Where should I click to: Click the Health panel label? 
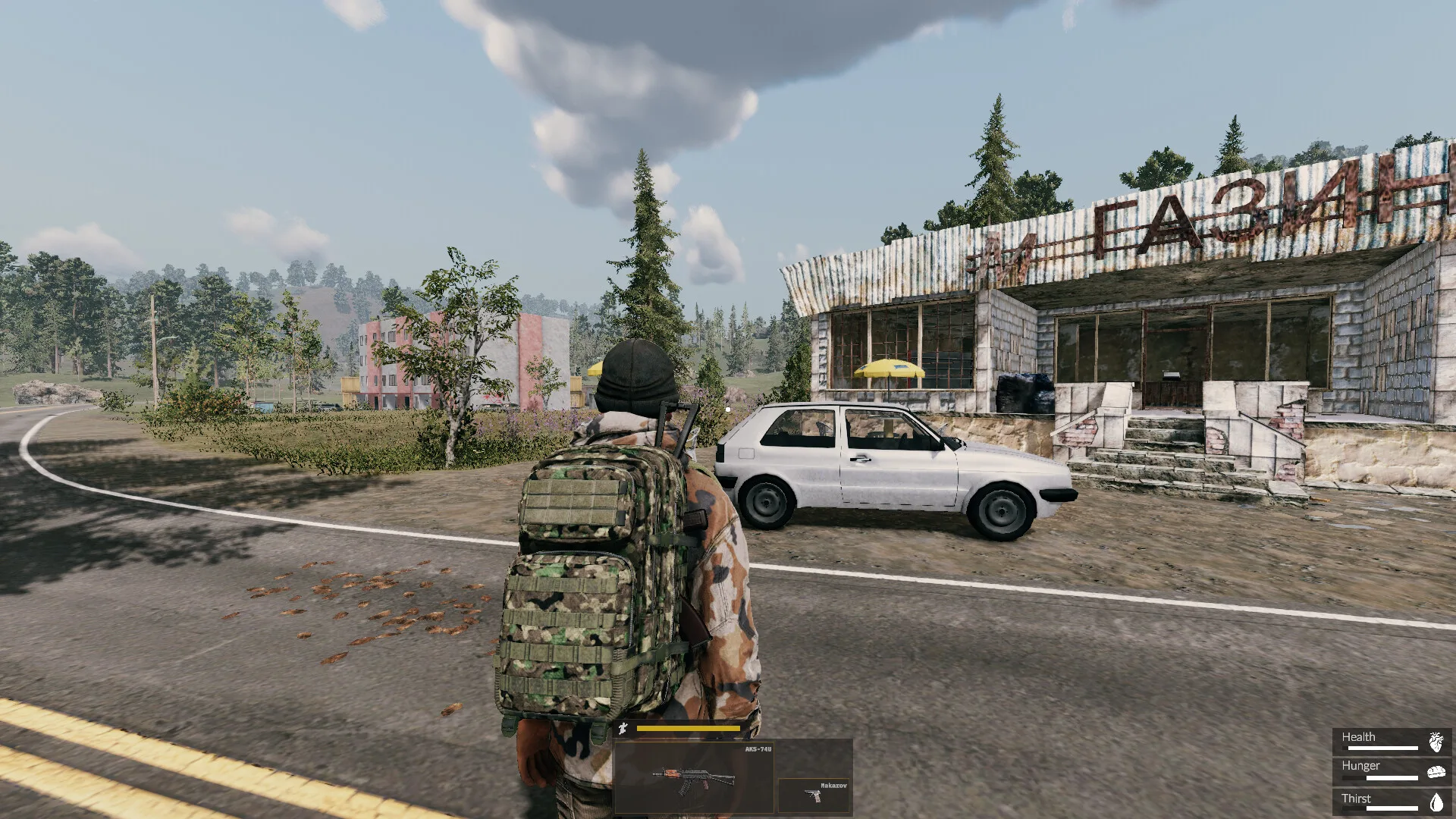point(1359,736)
